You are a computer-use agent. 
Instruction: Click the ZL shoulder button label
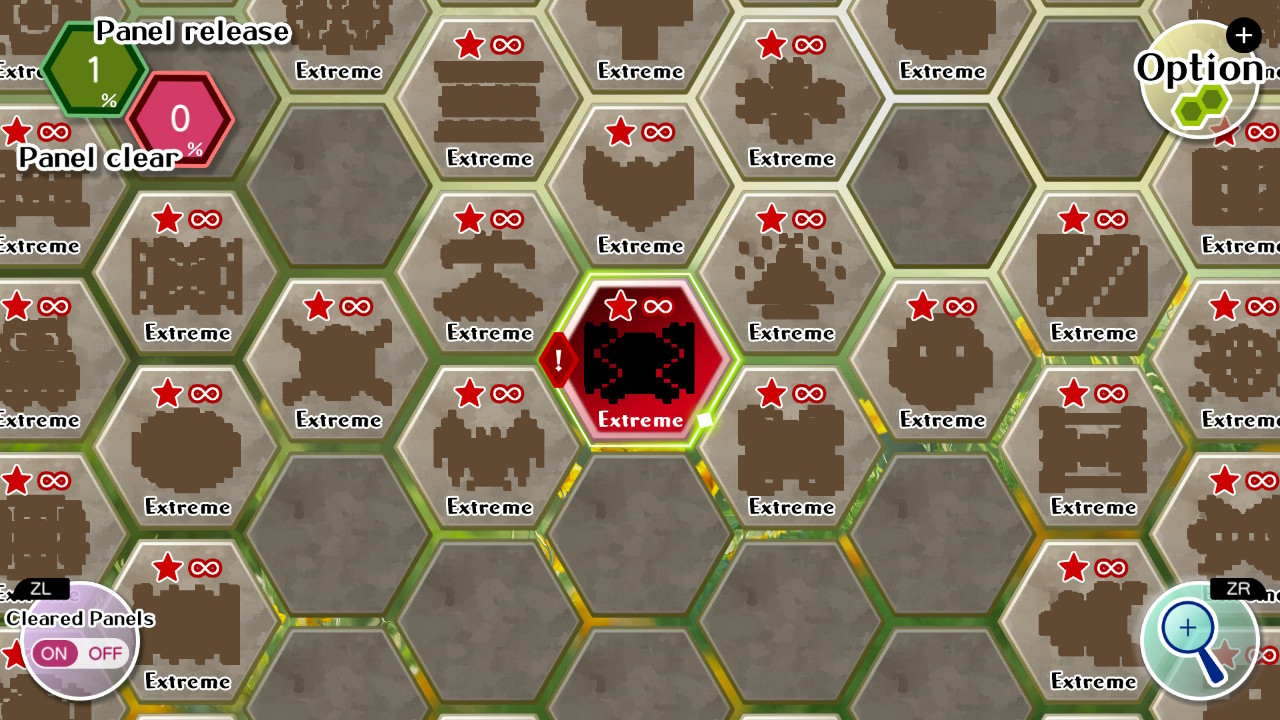42,589
